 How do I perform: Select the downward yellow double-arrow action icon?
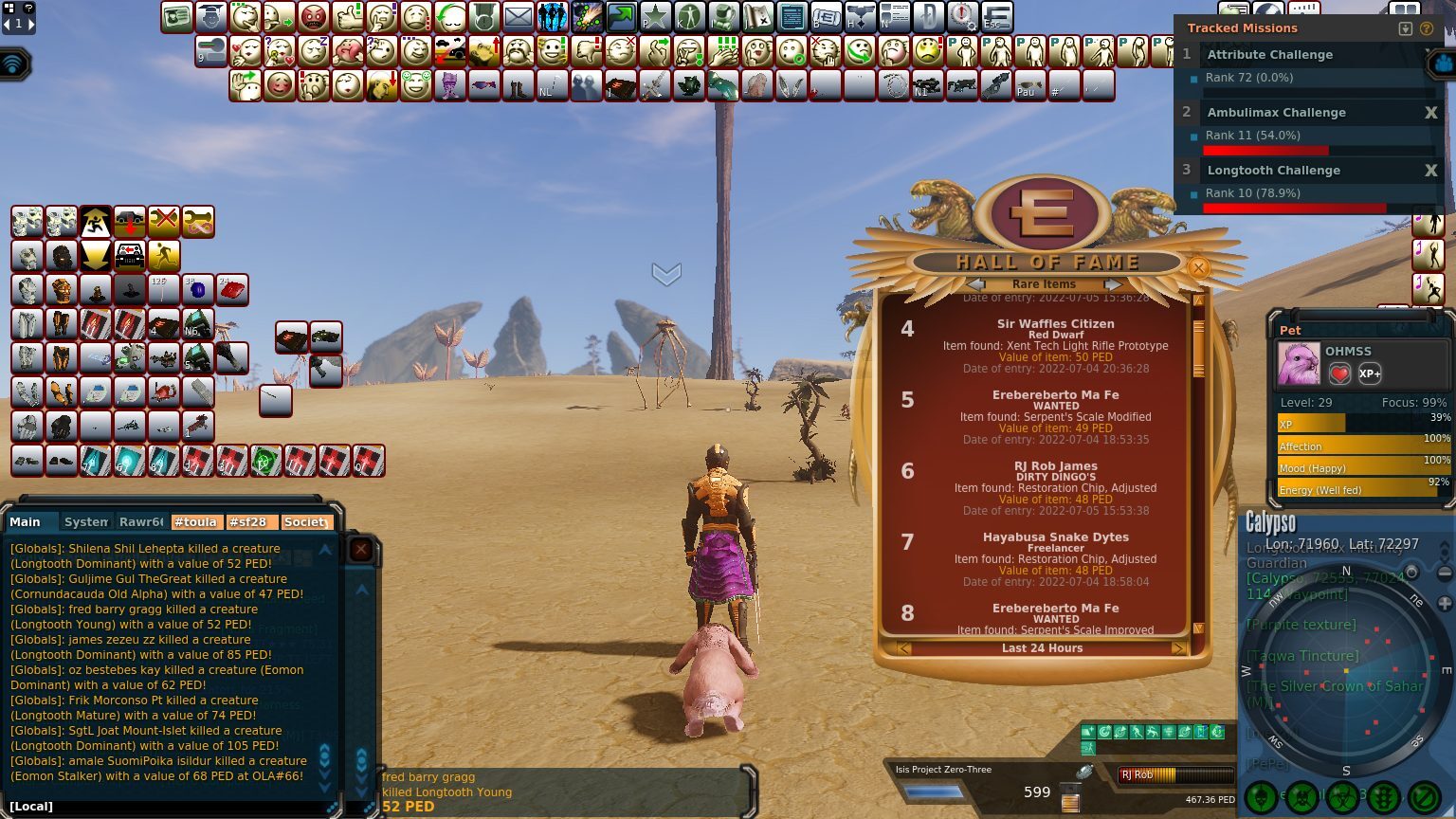click(x=95, y=256)
